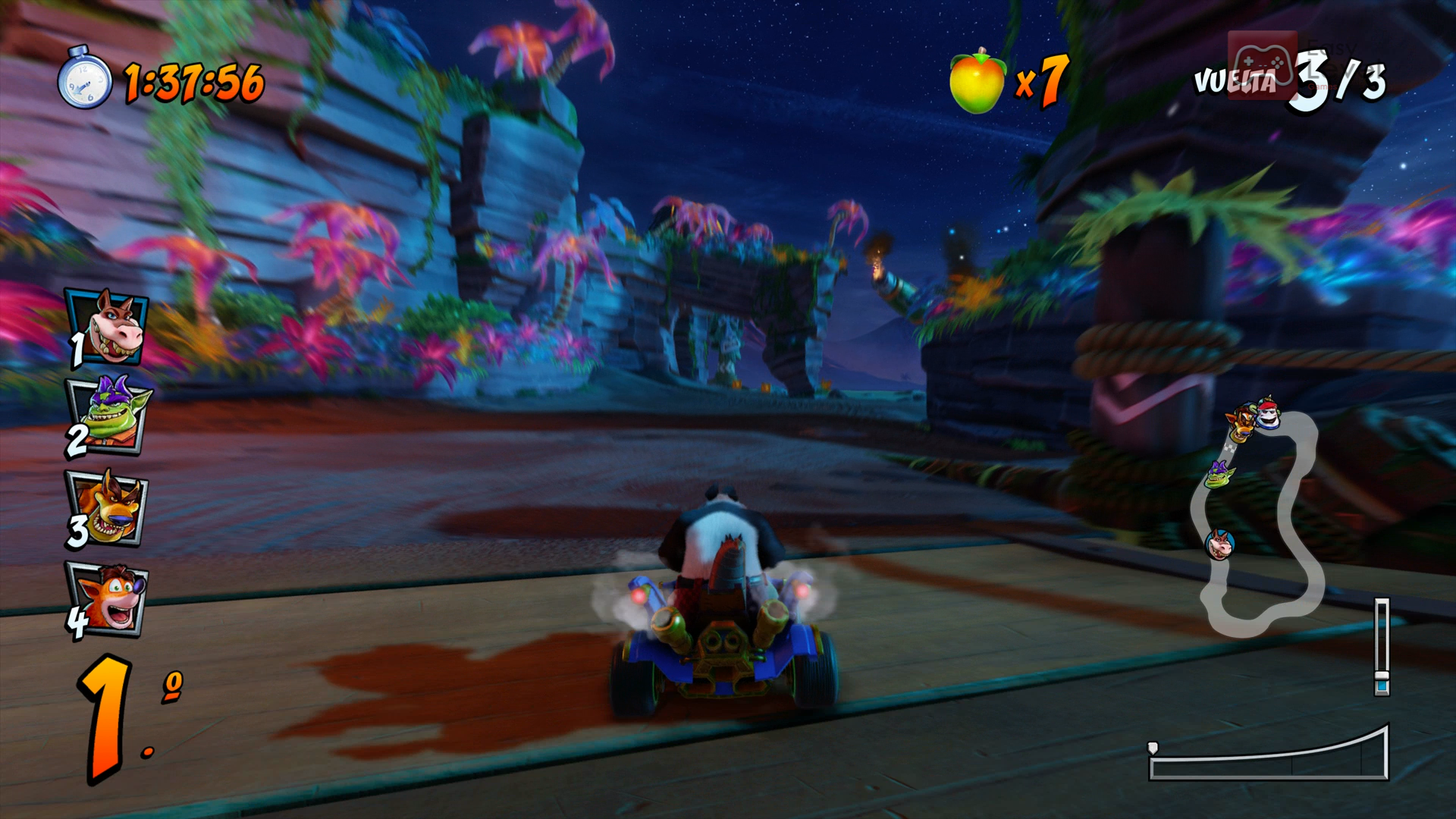Screen dimensions: 1456x819
Task: Click the track minimap
Action: click(1263, 523)
